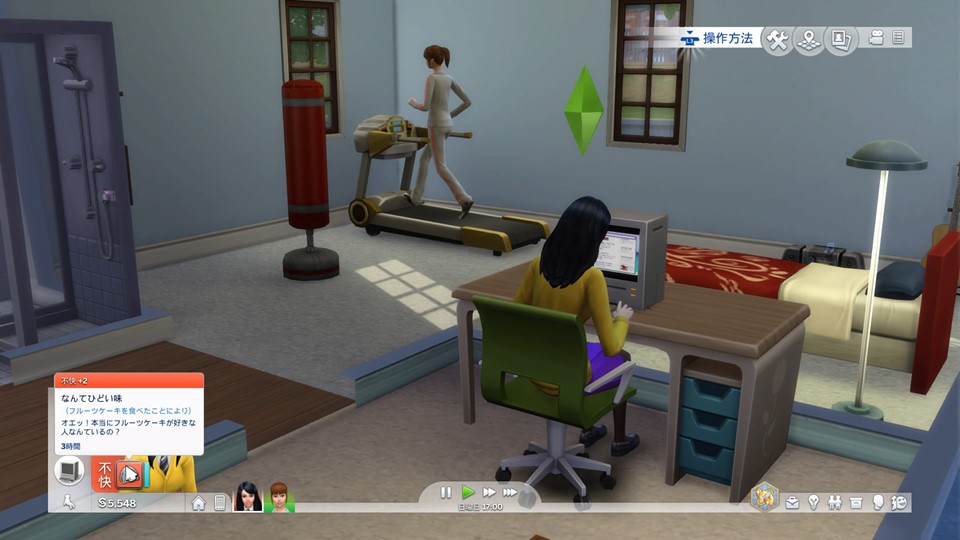Set game speed to fast forward
Image resolution: width=960 pixels, height=540 pixels.
click(489, 492)
